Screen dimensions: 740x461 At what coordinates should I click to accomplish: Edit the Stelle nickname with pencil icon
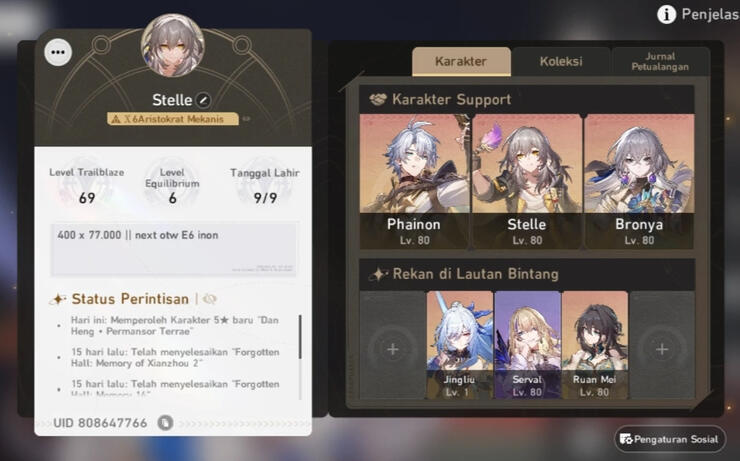[x=203, y=100]
